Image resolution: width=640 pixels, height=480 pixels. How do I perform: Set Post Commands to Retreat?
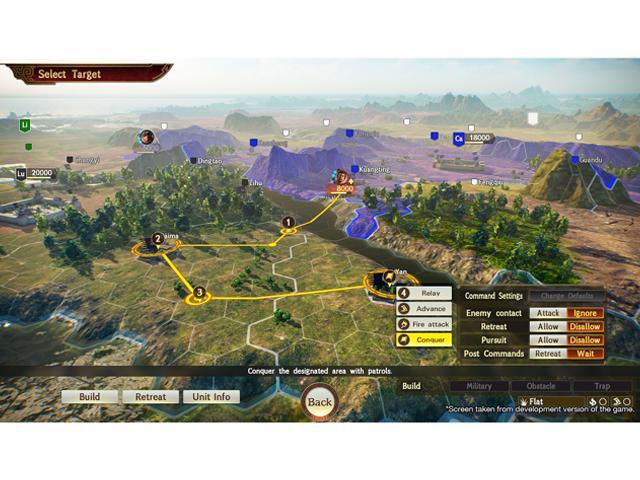(548, 353)
